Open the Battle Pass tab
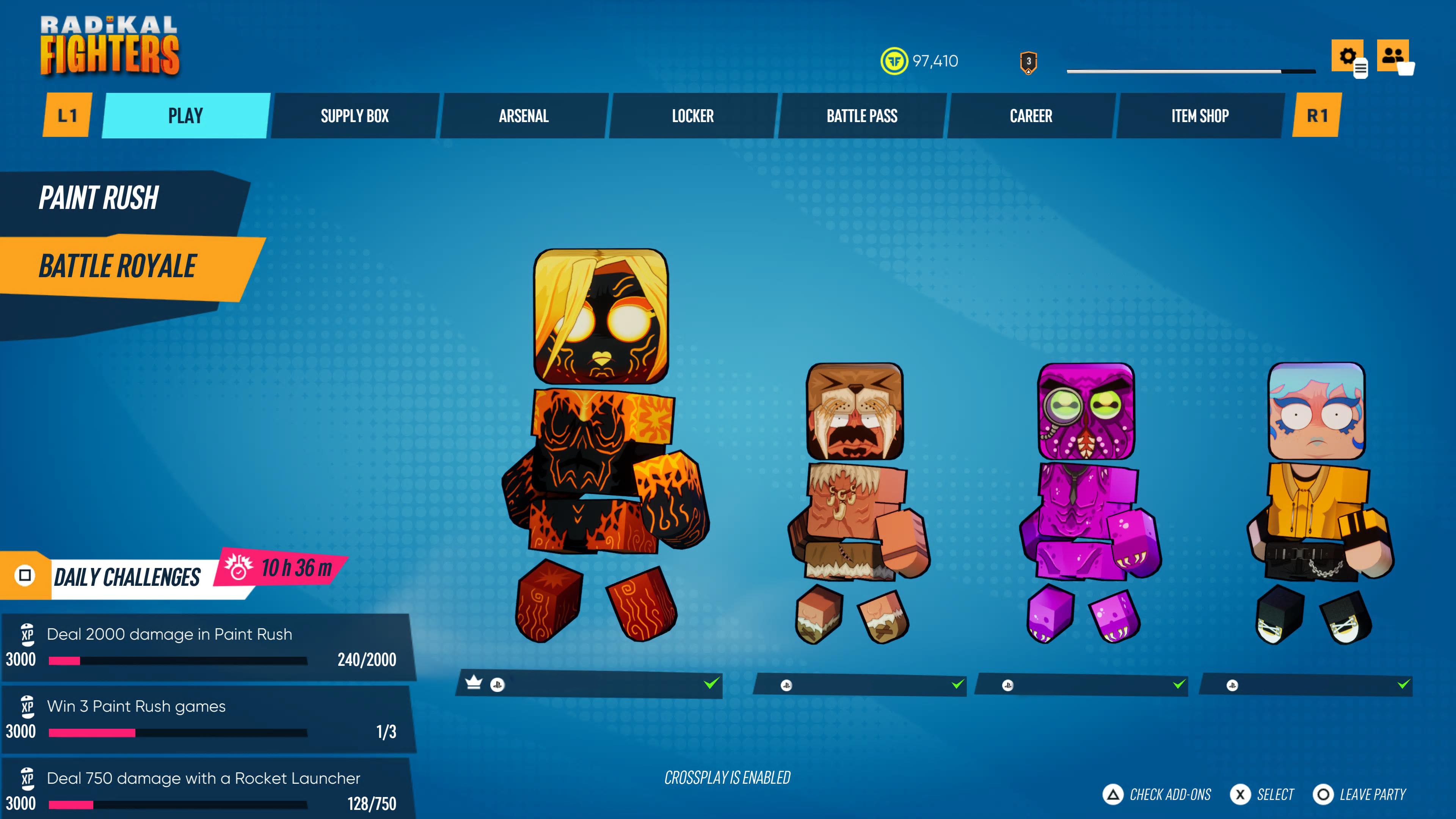Viewport: 1456px width, 819px height. (x=861, y=116)
